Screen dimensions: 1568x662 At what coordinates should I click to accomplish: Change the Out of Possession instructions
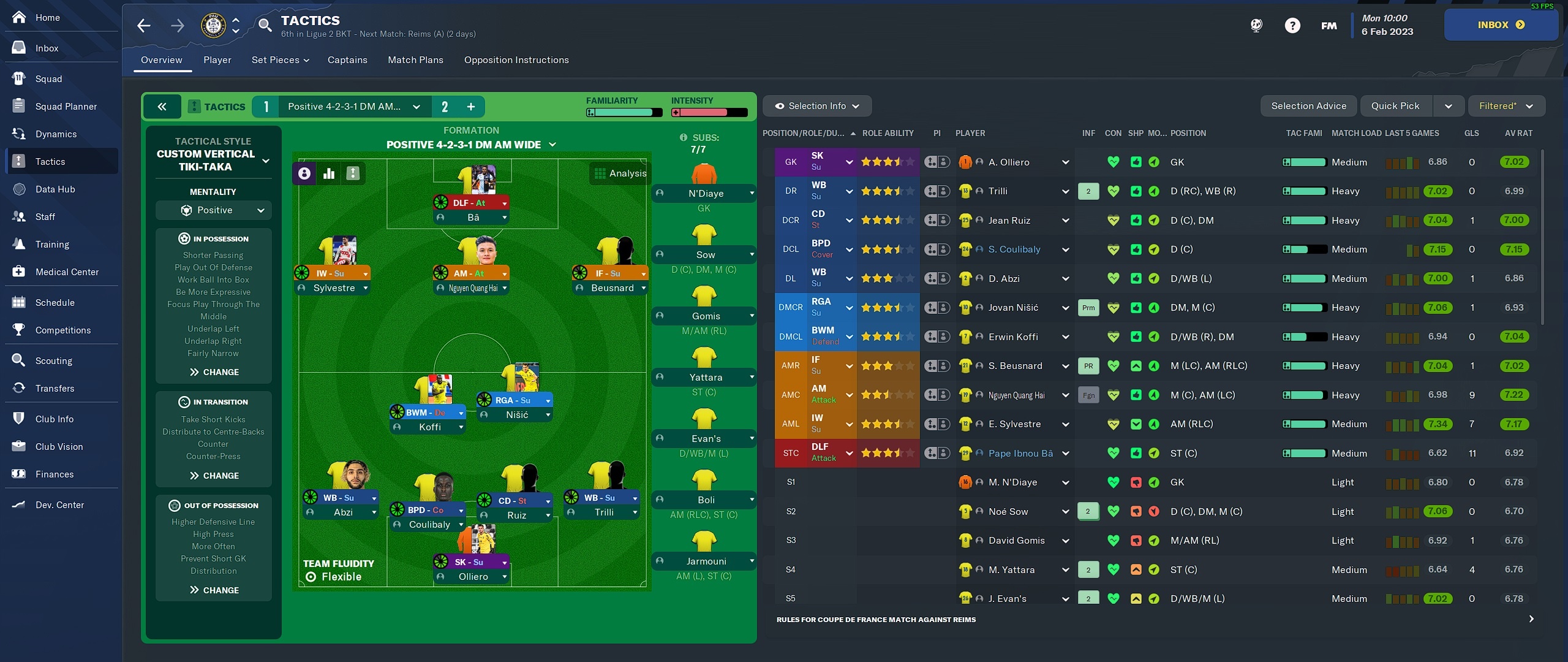pyautogui.click(x=214, y=590)
